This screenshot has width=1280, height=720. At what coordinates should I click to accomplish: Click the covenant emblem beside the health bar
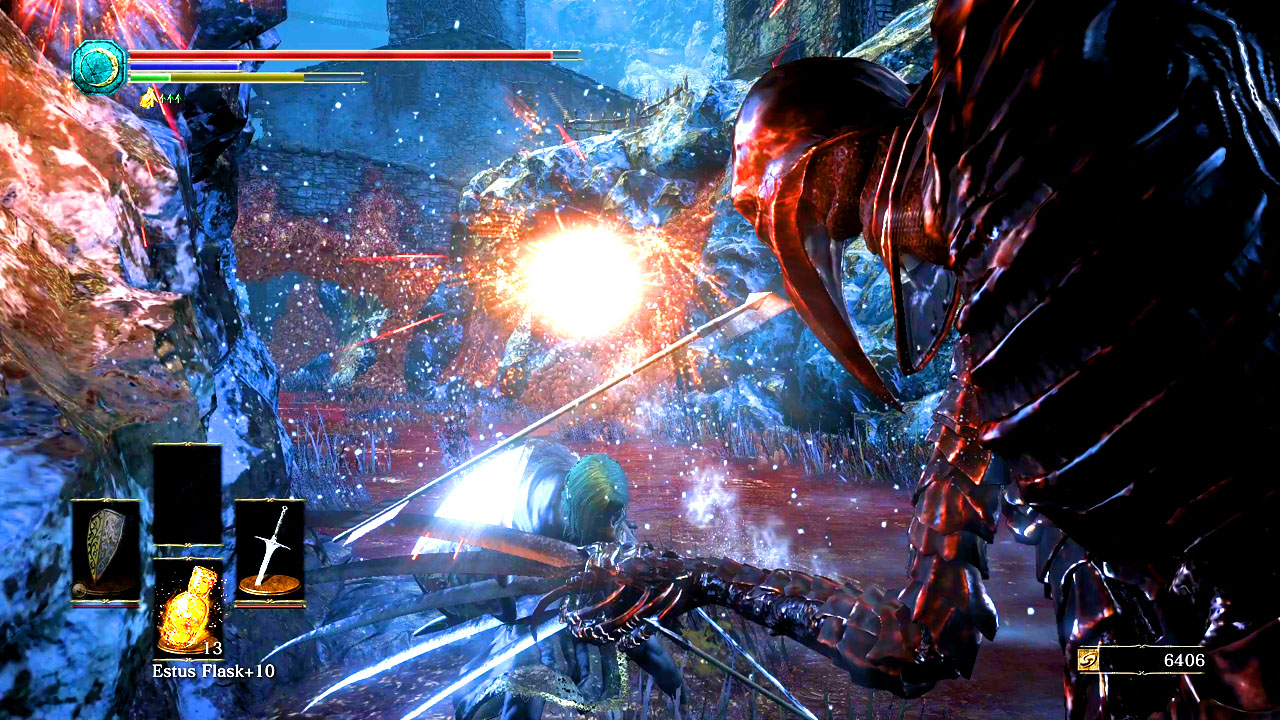(x=99, y=67)
